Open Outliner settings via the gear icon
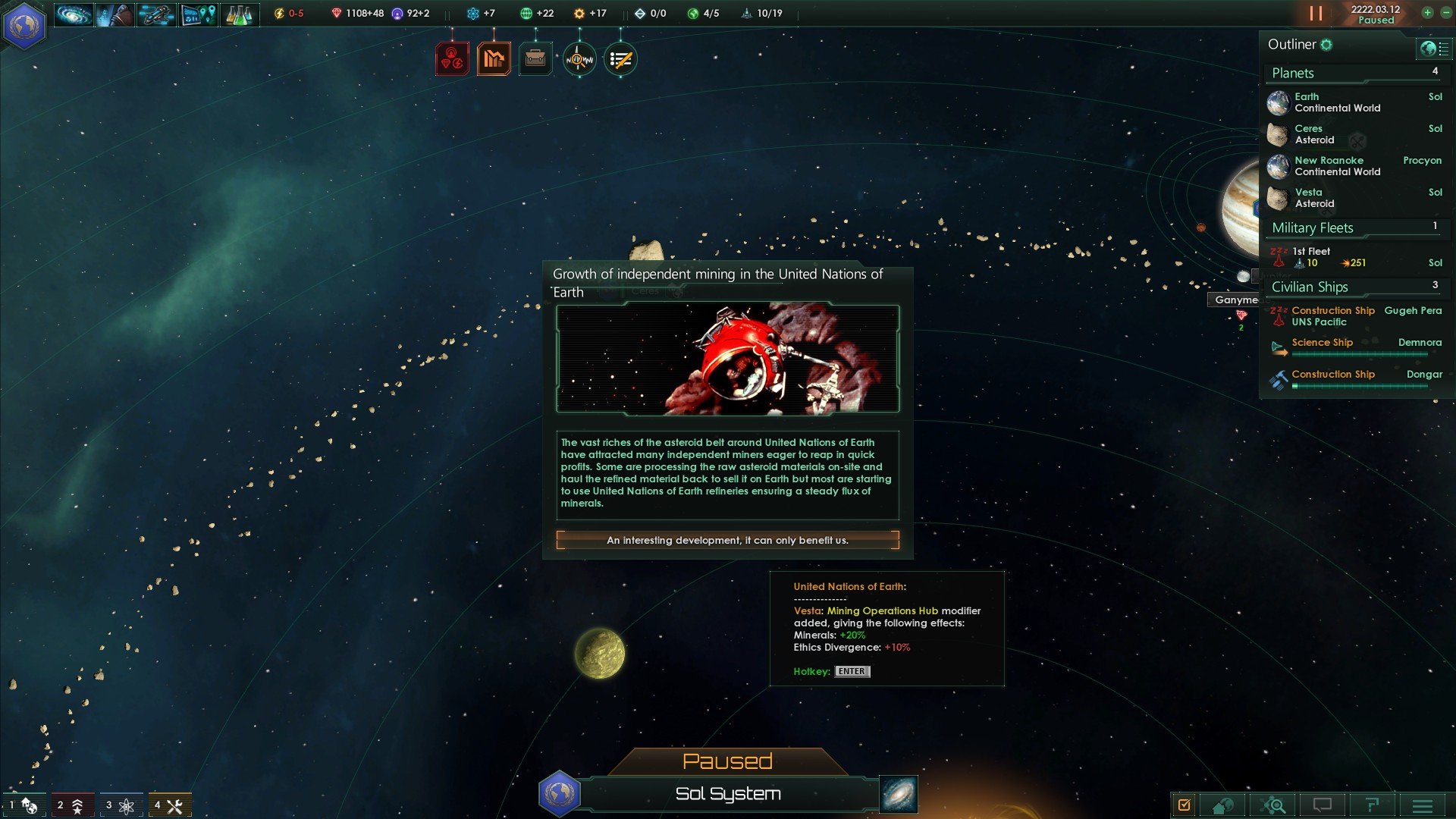This screenshot has height=819, width=1456. pos(1326,45)
